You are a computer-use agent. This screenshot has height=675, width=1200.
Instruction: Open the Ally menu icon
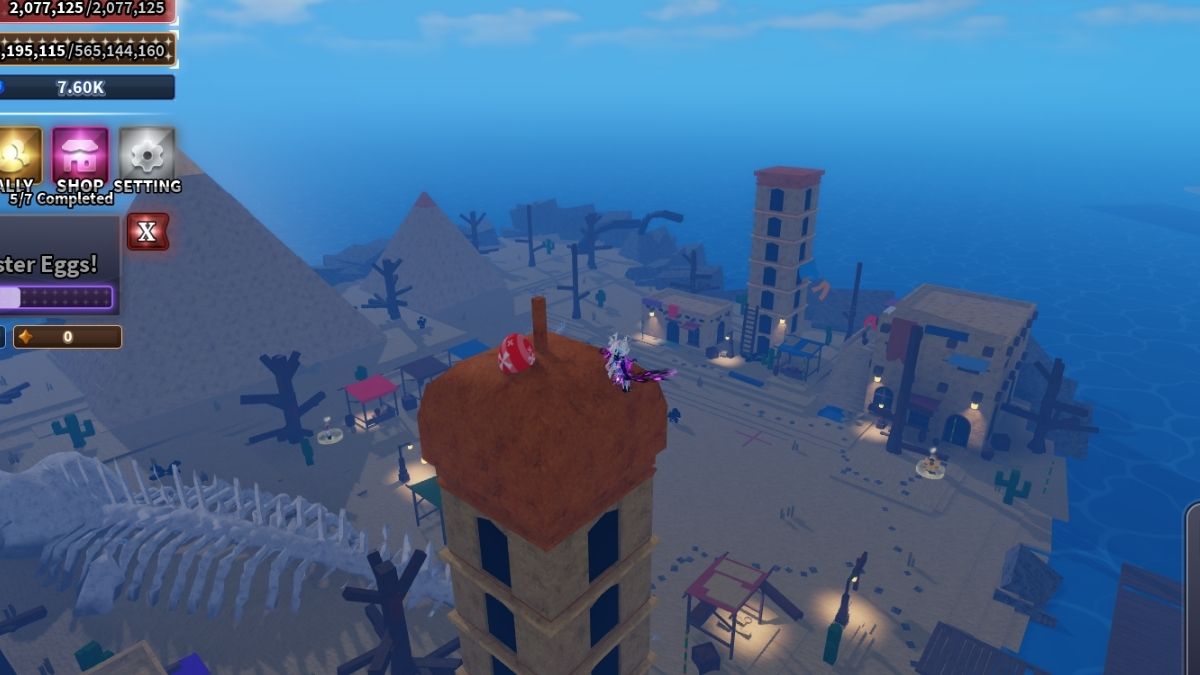pos(18,156)
